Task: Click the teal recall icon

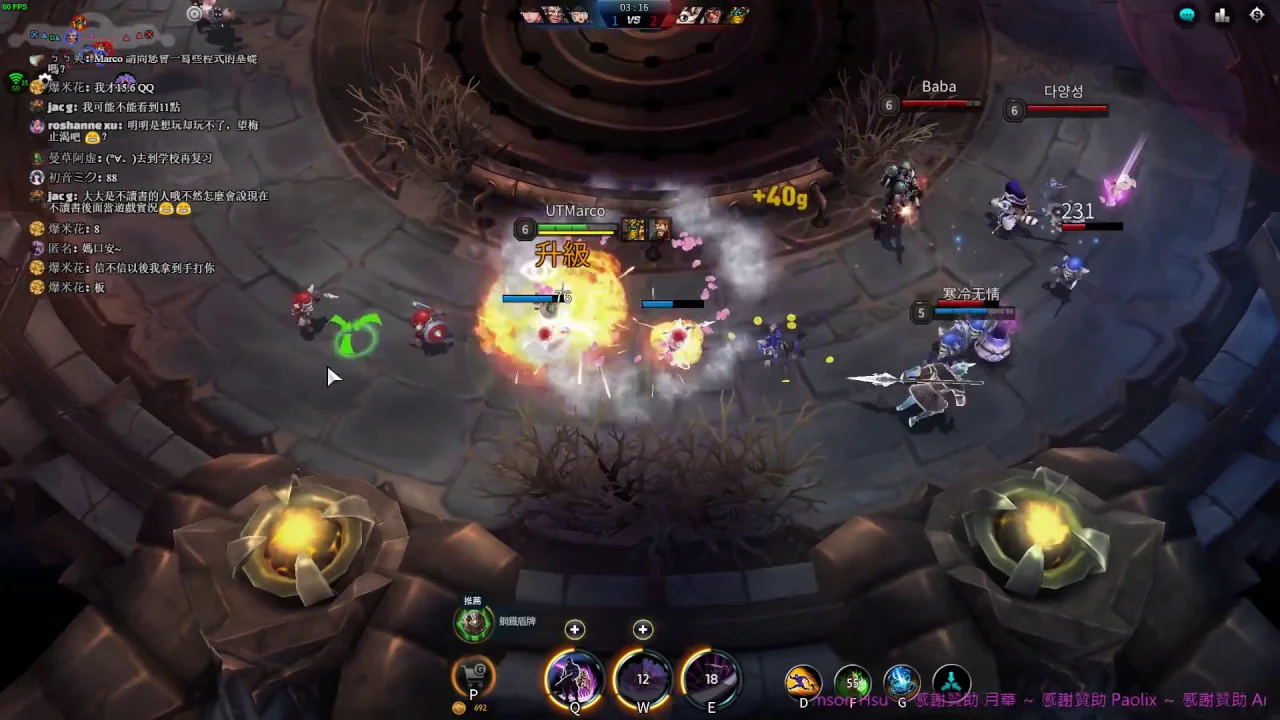Action: (x=951, y=683)
